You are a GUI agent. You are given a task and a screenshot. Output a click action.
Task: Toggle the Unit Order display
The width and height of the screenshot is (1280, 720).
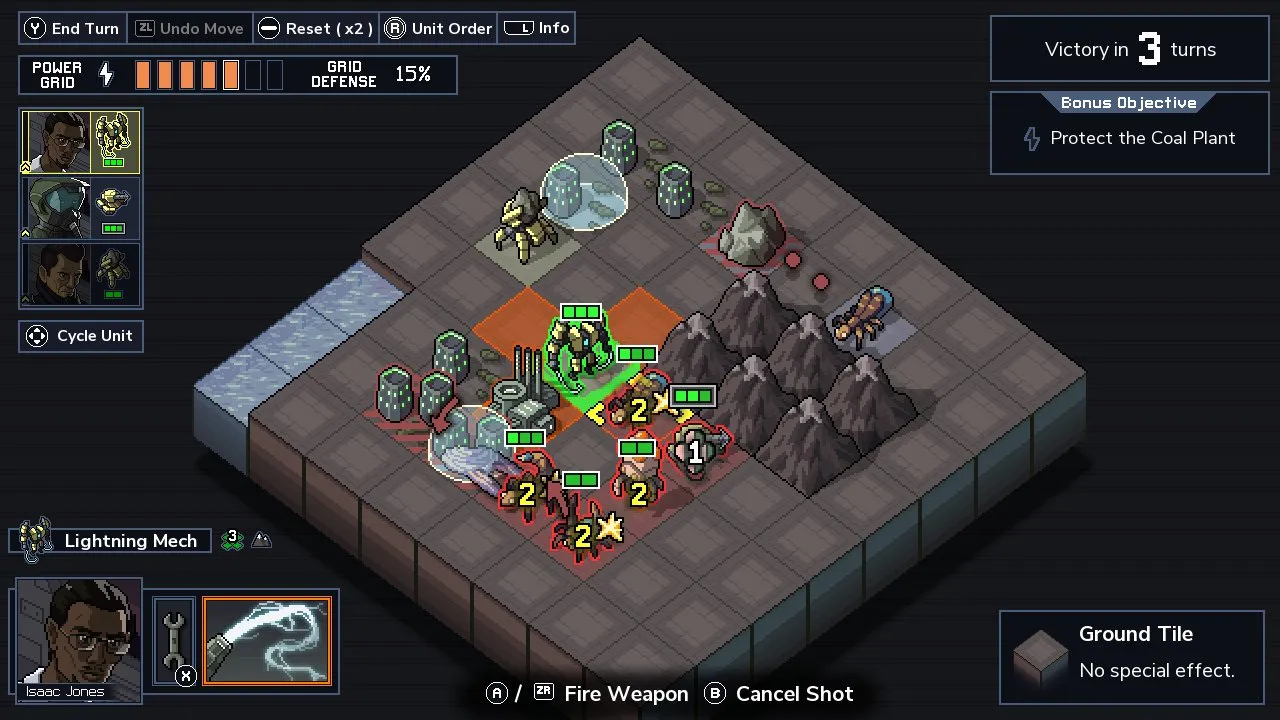tap(438, 28)
